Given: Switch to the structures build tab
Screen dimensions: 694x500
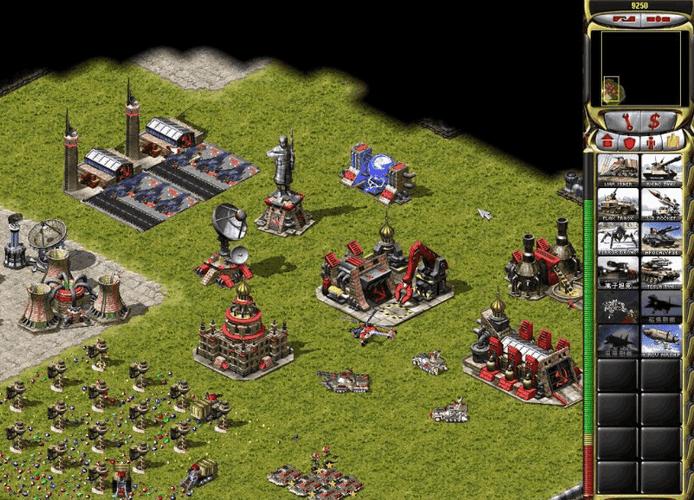Looking at the screenshot, I should point(605,141).
